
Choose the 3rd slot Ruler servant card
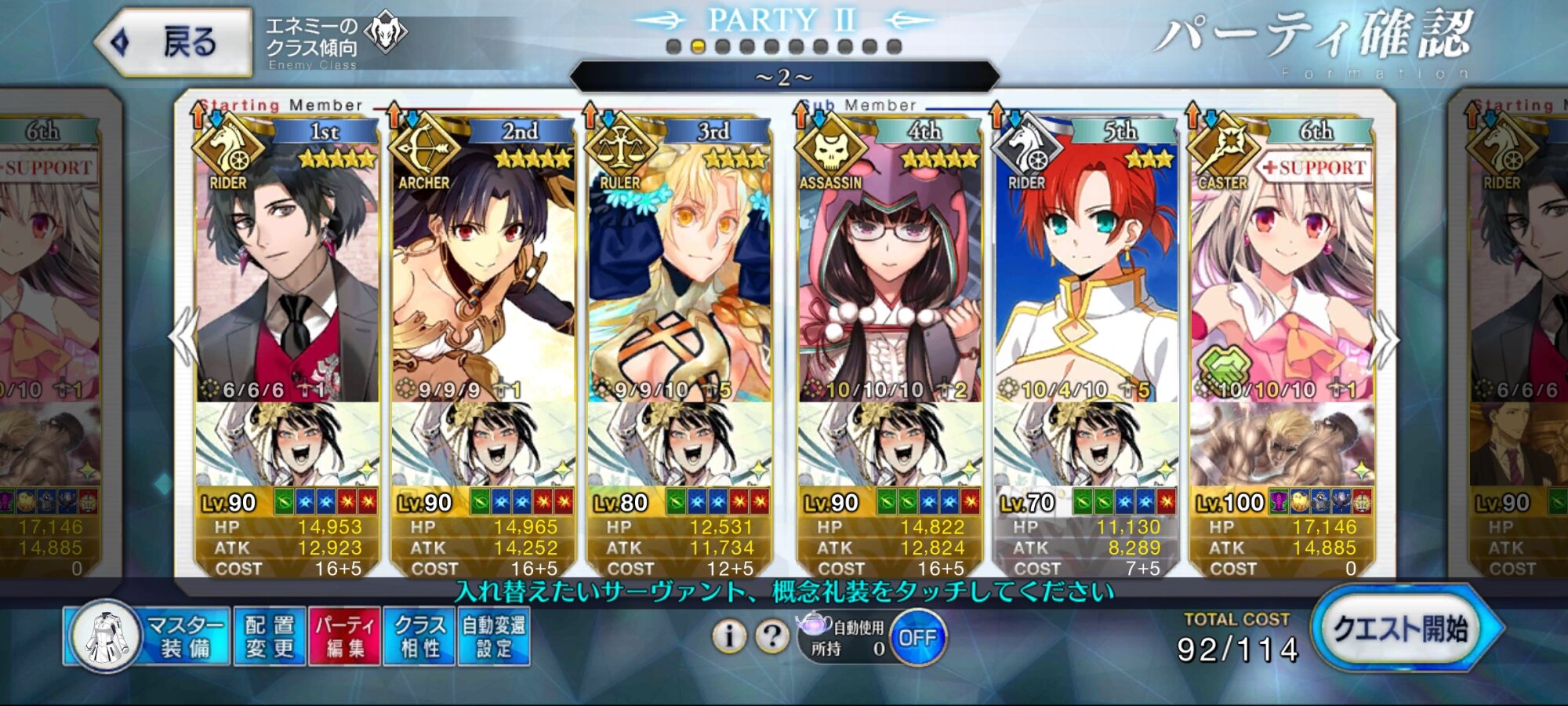pyautogui.click(x=679, y=275)
